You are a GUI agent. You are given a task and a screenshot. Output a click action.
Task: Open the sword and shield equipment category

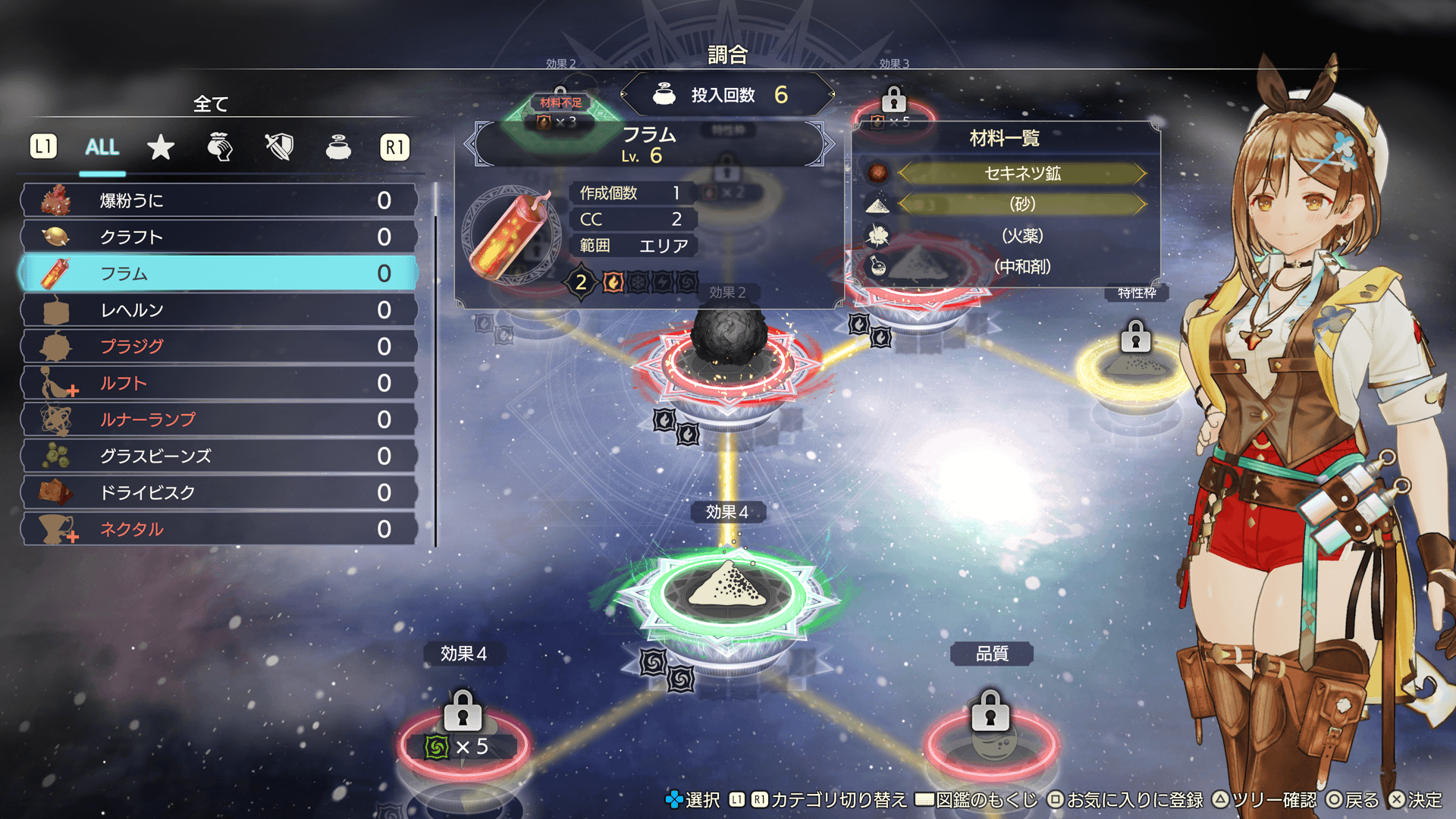pyautogui.click(x=279, y=147)
